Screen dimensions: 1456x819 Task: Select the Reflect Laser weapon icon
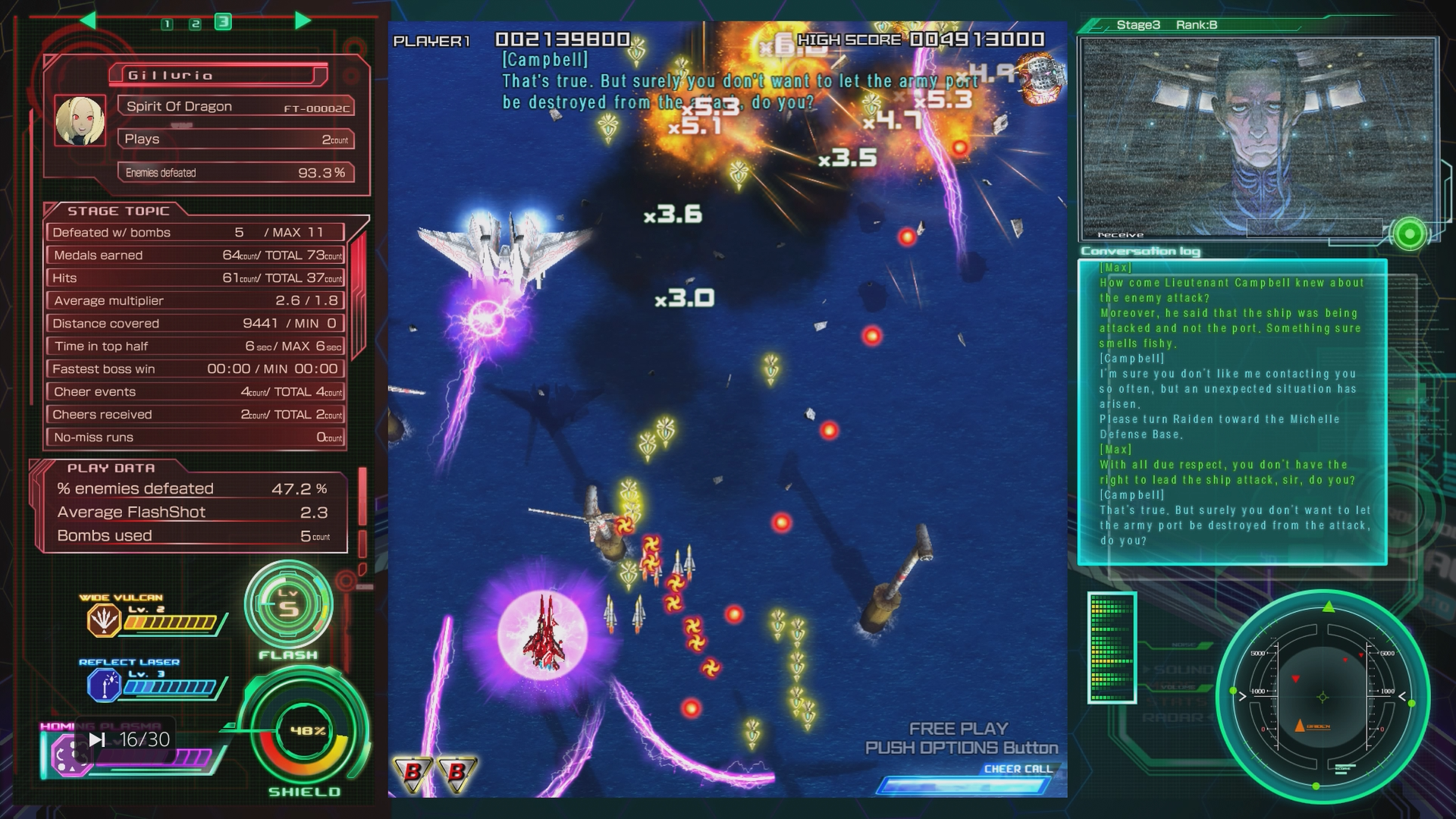coord(103,686)
